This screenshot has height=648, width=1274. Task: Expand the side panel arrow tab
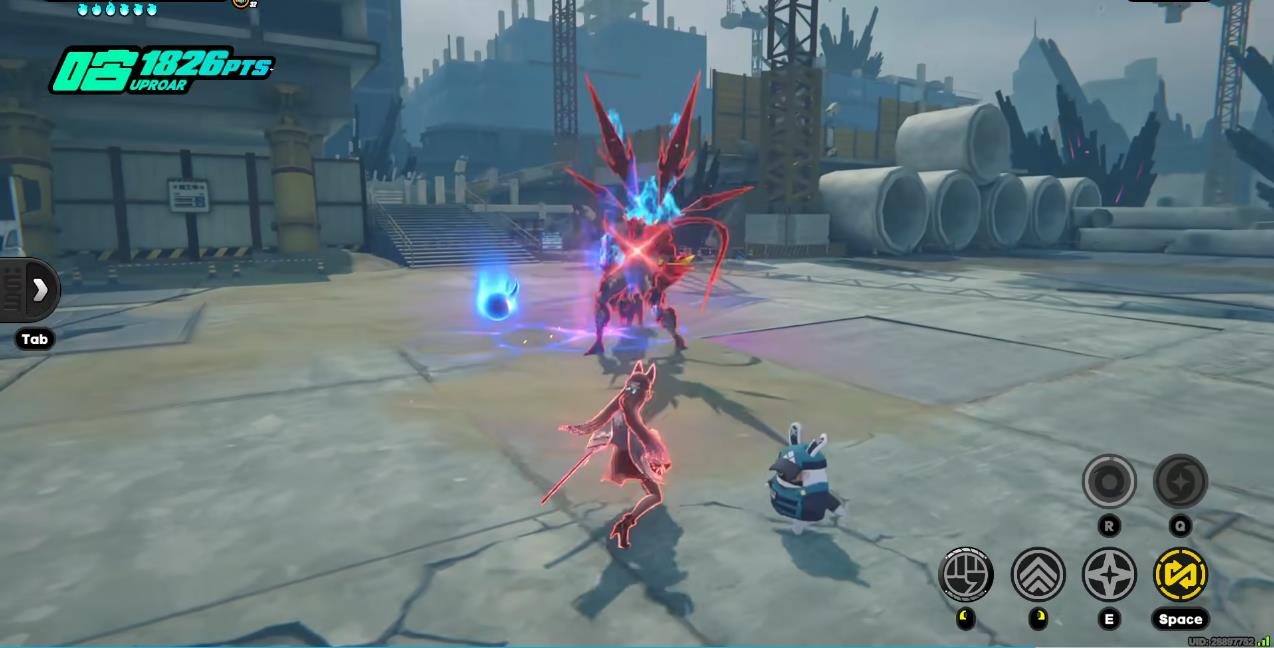point(38,290)
